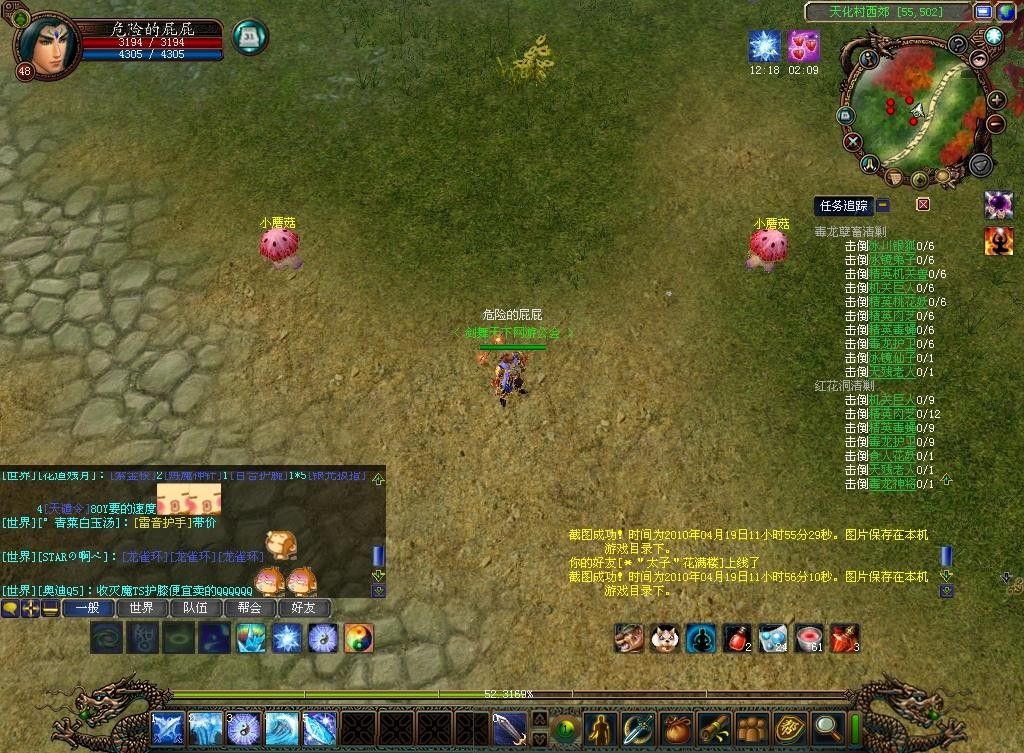This screenshot has height=753, width=1024.
Task: Click the player portrait in top-left
Action: coord(48,38)
